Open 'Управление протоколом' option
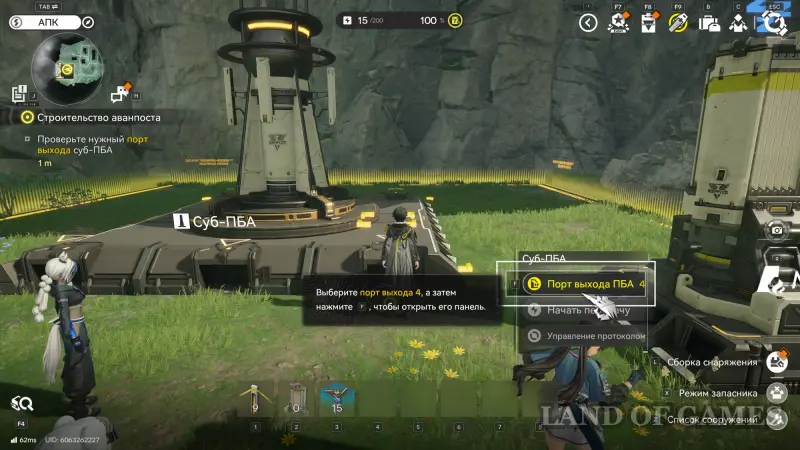Viewport: 800px width, 450px height. tap(588, 336)
